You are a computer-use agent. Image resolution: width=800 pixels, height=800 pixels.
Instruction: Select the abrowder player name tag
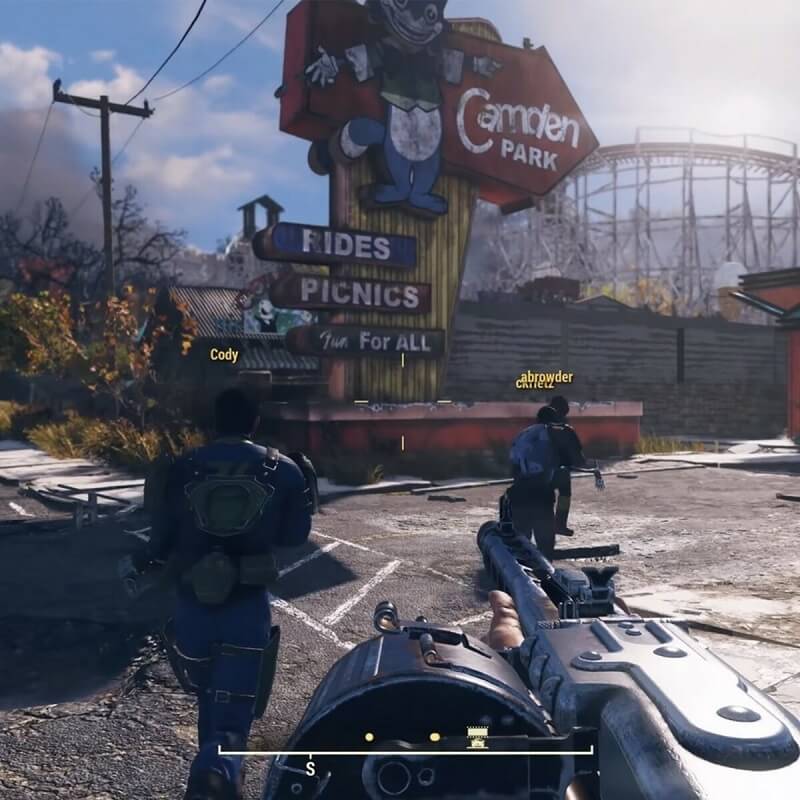(547, 377)
